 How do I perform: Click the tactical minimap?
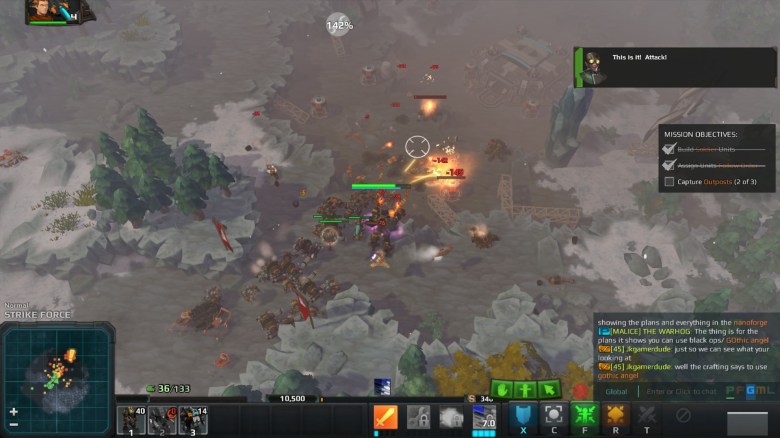point(57,364)
